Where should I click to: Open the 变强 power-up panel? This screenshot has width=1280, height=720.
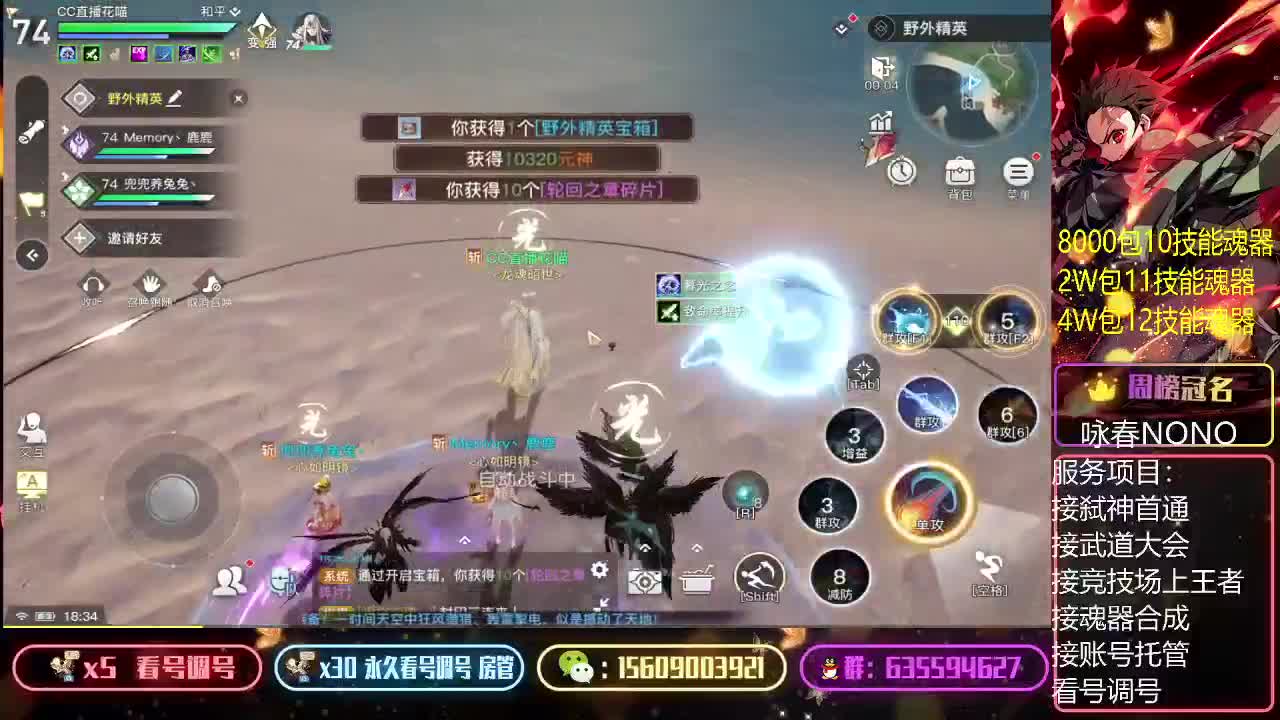tap(260, 30)
